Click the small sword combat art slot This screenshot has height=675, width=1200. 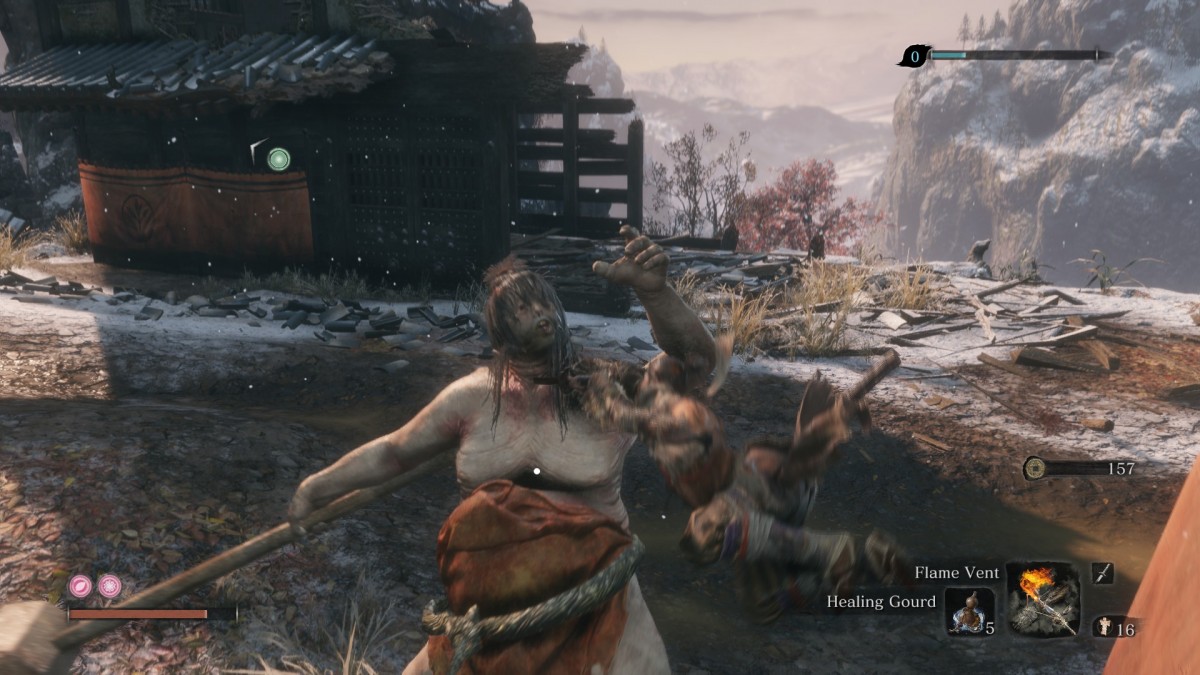click(x=1102, y=573)
